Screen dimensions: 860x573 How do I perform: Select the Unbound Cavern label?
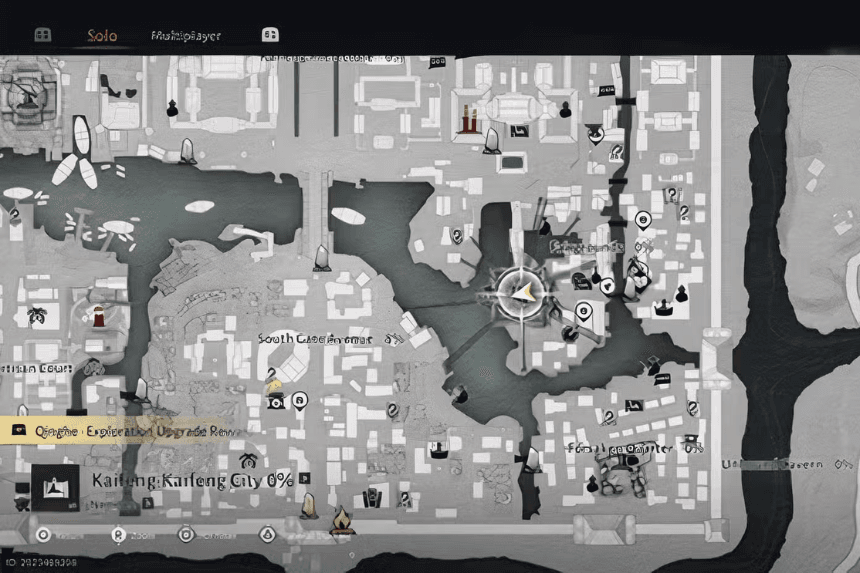790,464
